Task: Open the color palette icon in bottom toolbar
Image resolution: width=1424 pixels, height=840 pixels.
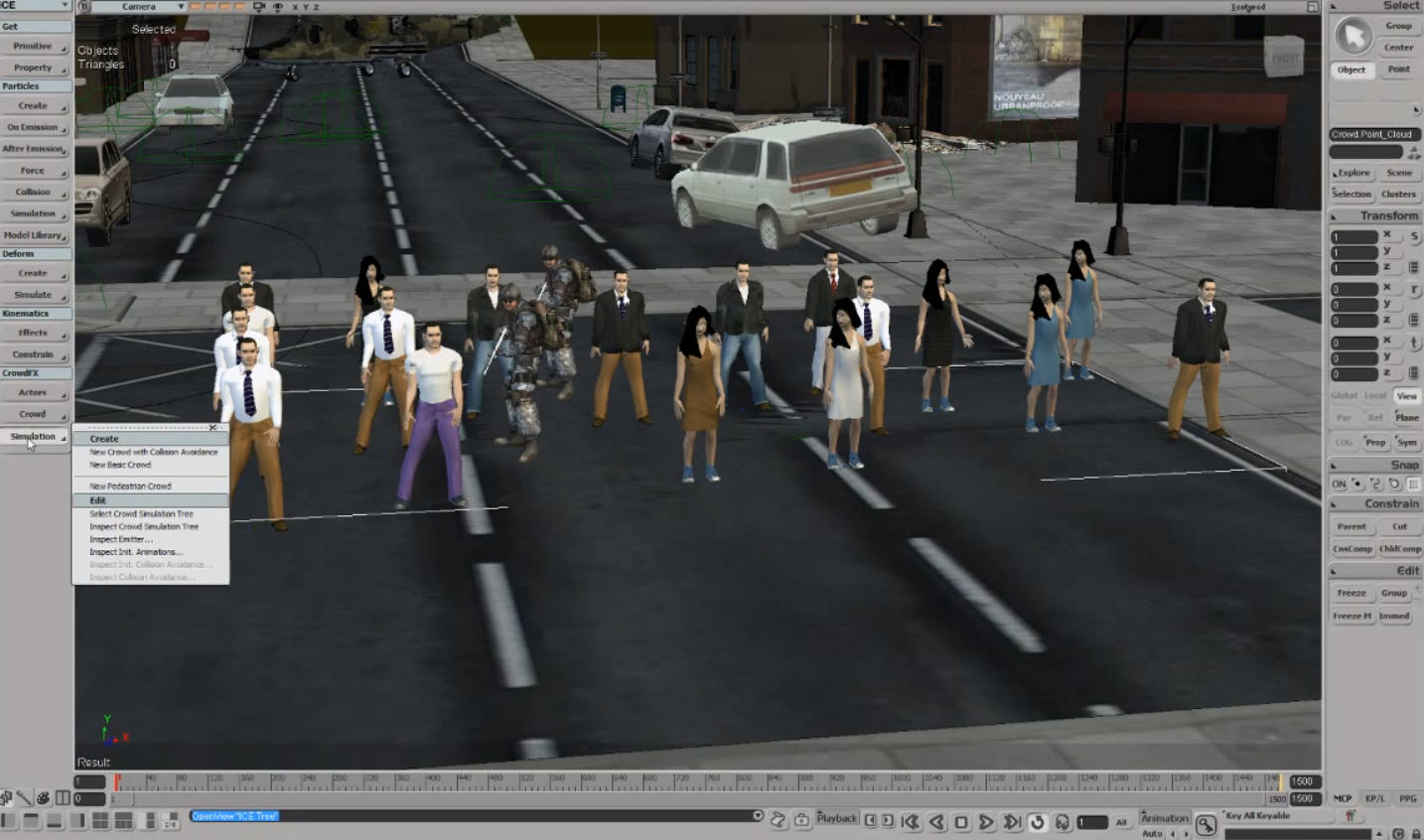Action: click(44, 797)
